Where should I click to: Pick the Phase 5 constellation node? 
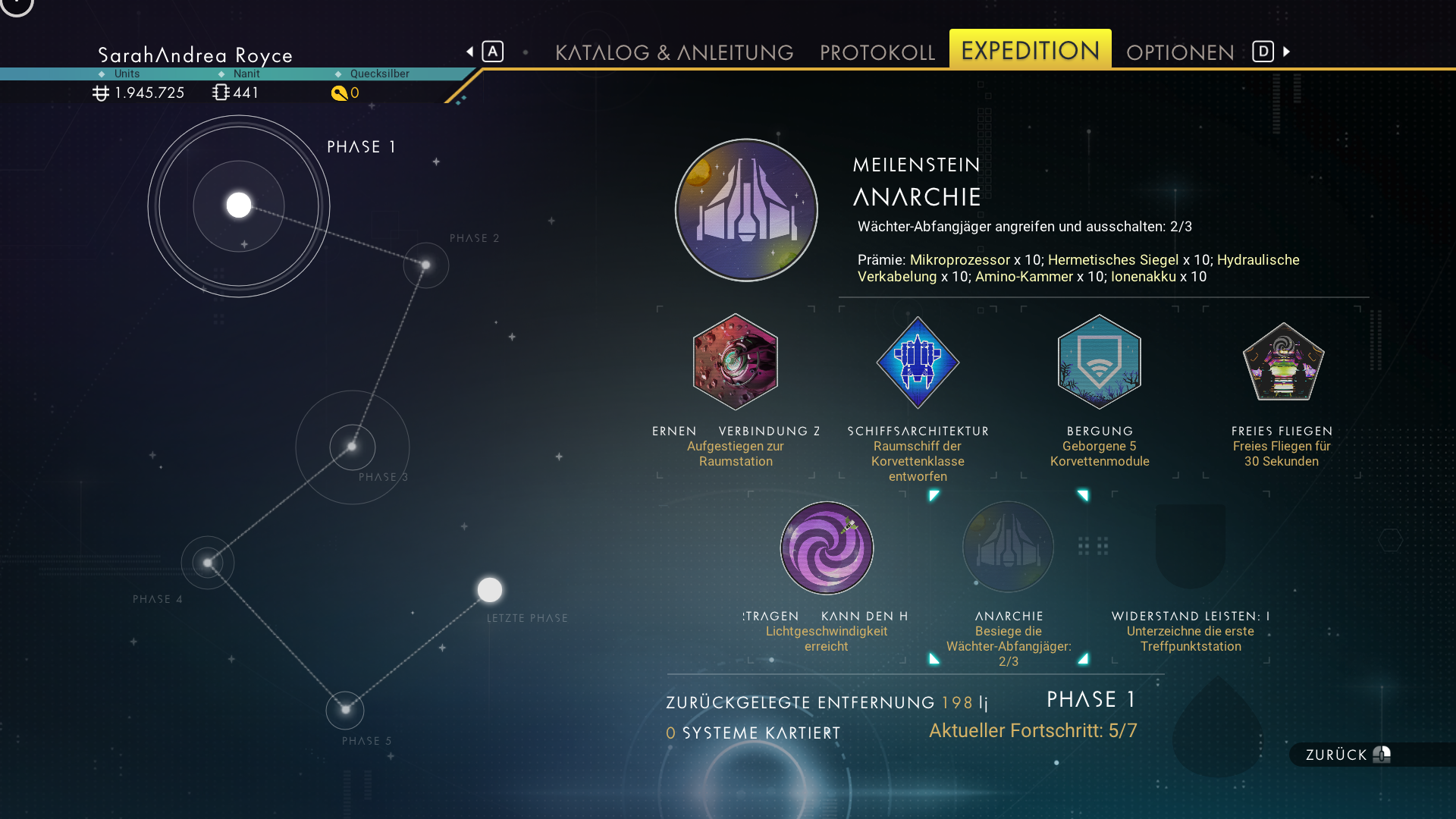coord(345,710)
